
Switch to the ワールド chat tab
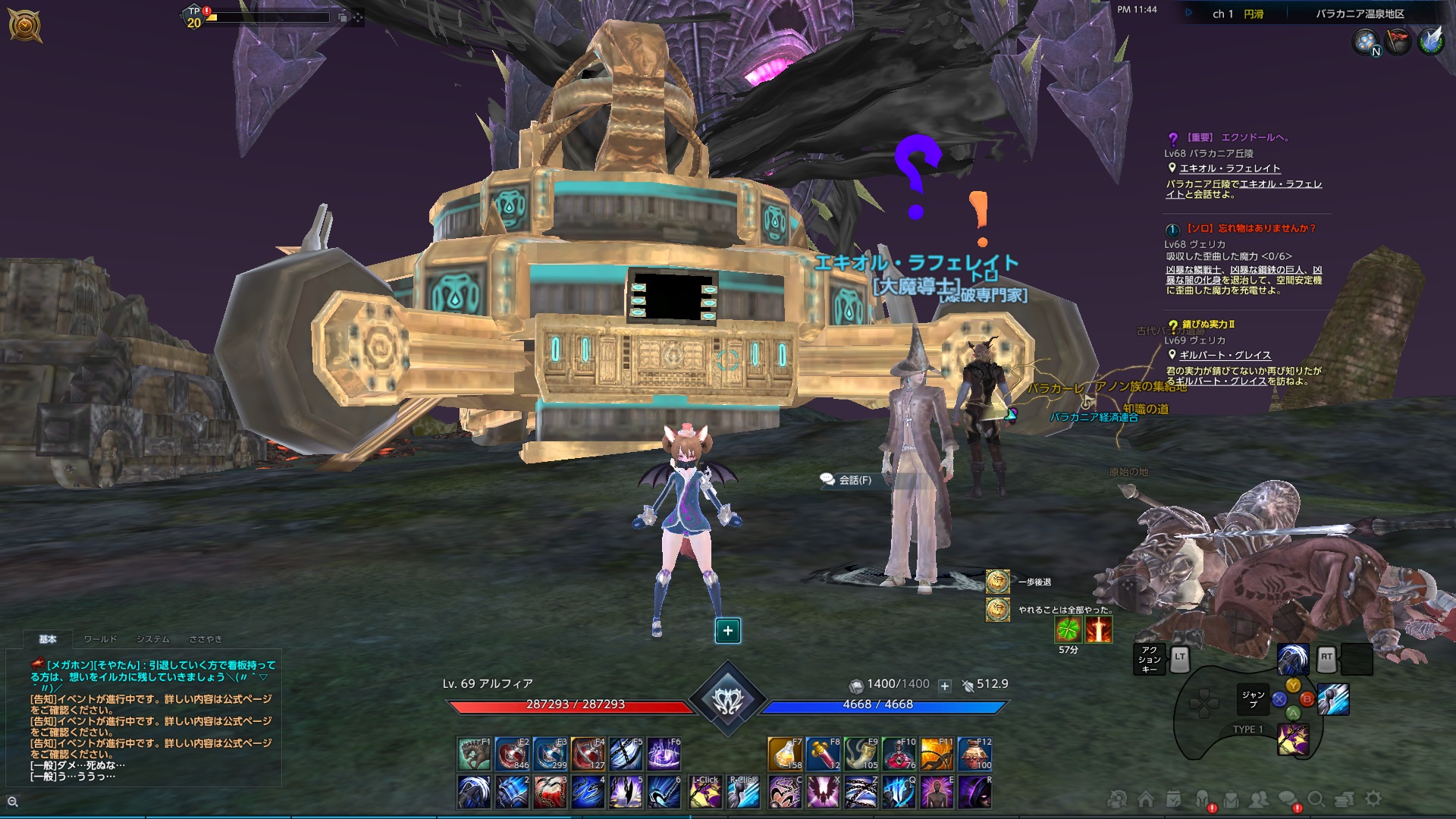coord(100,639)
